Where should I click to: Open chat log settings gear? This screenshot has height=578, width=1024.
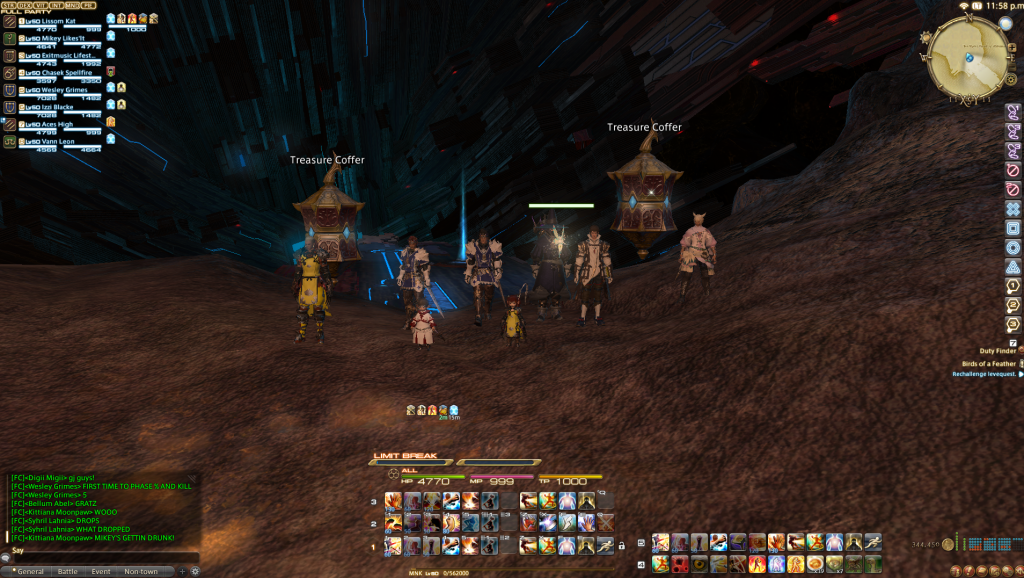coord(195,571)
